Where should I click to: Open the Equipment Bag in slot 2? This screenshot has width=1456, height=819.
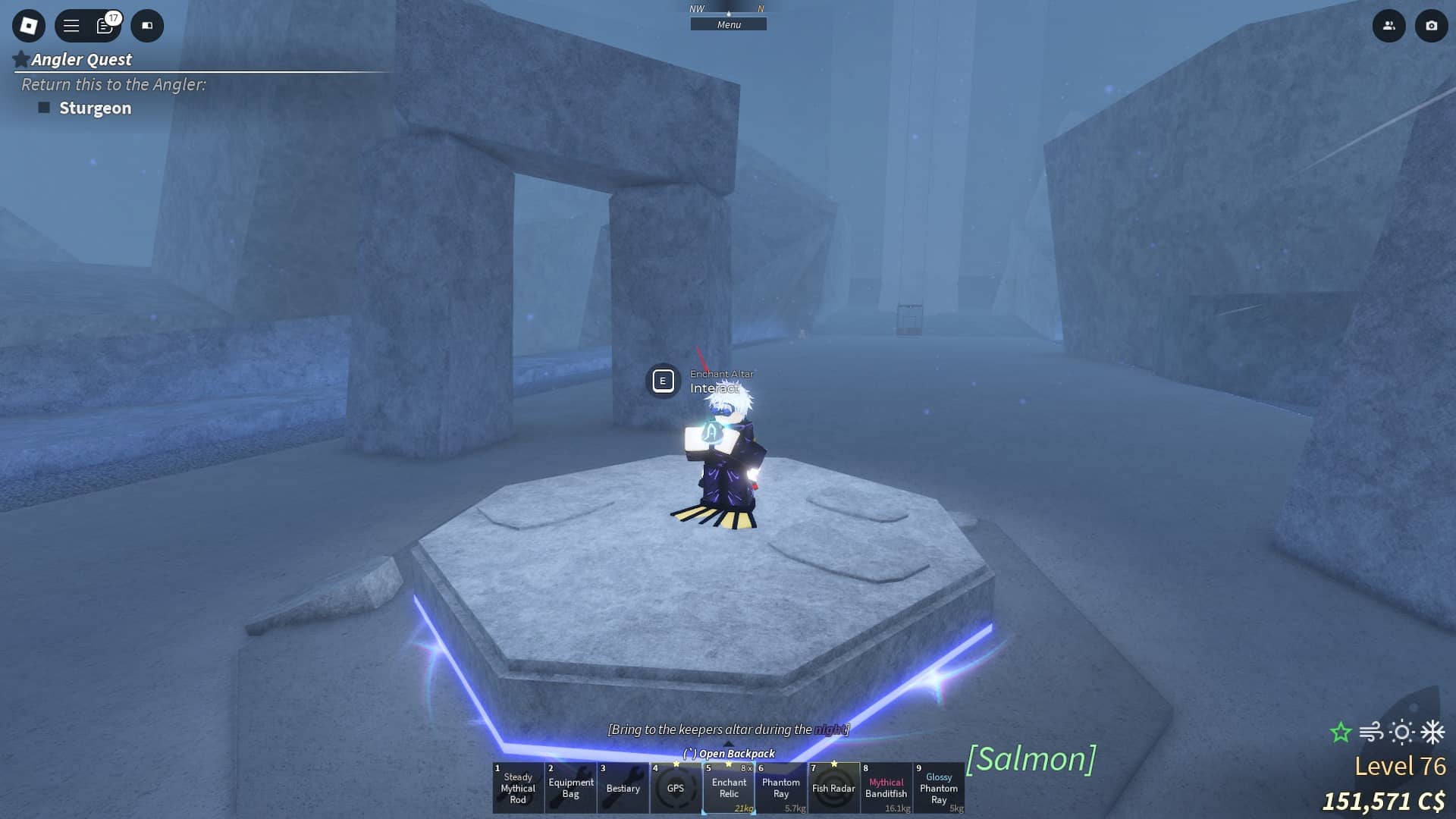[x=570, y=789]
